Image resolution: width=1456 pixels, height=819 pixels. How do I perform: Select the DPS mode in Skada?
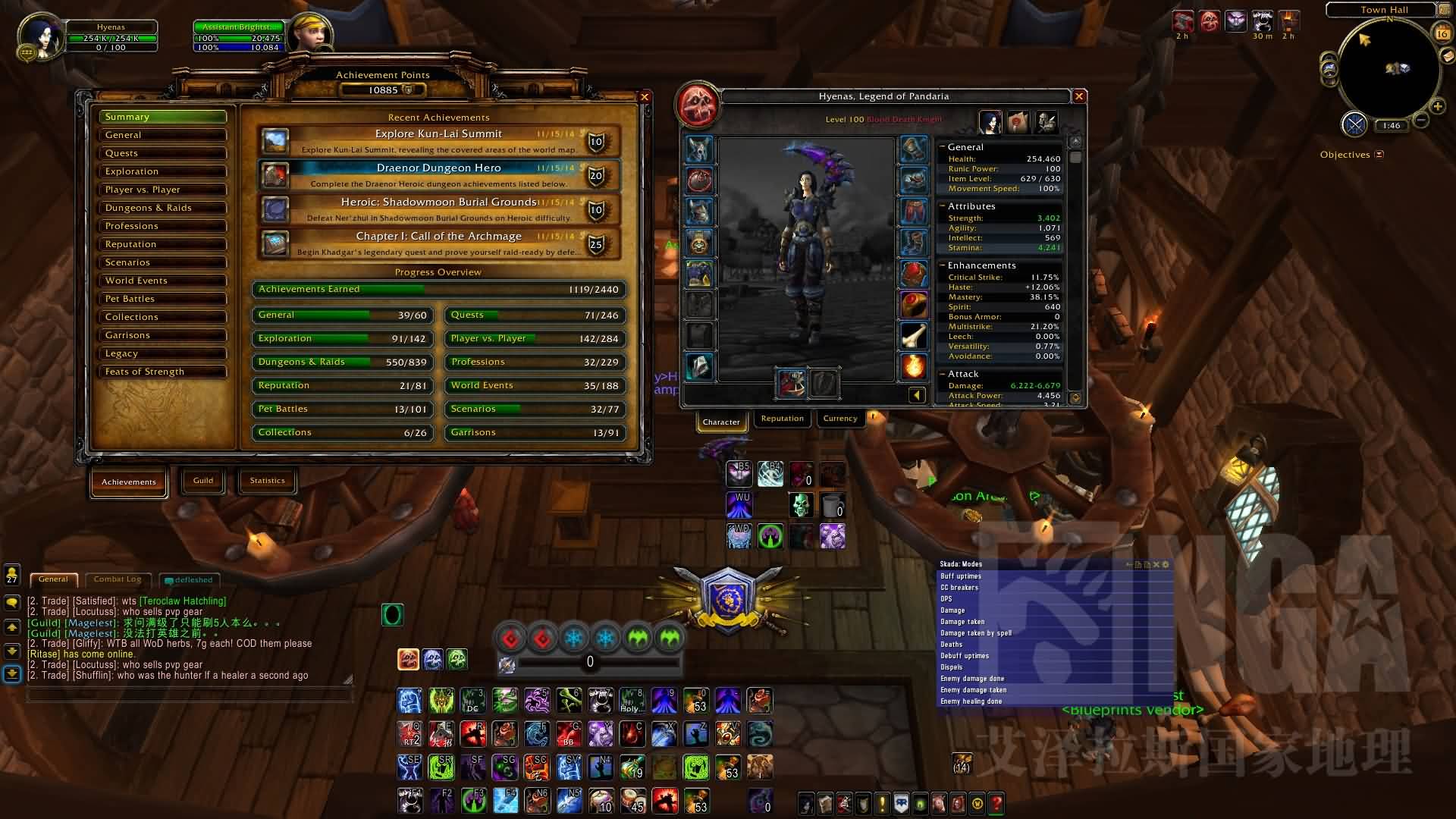(947, 599)
